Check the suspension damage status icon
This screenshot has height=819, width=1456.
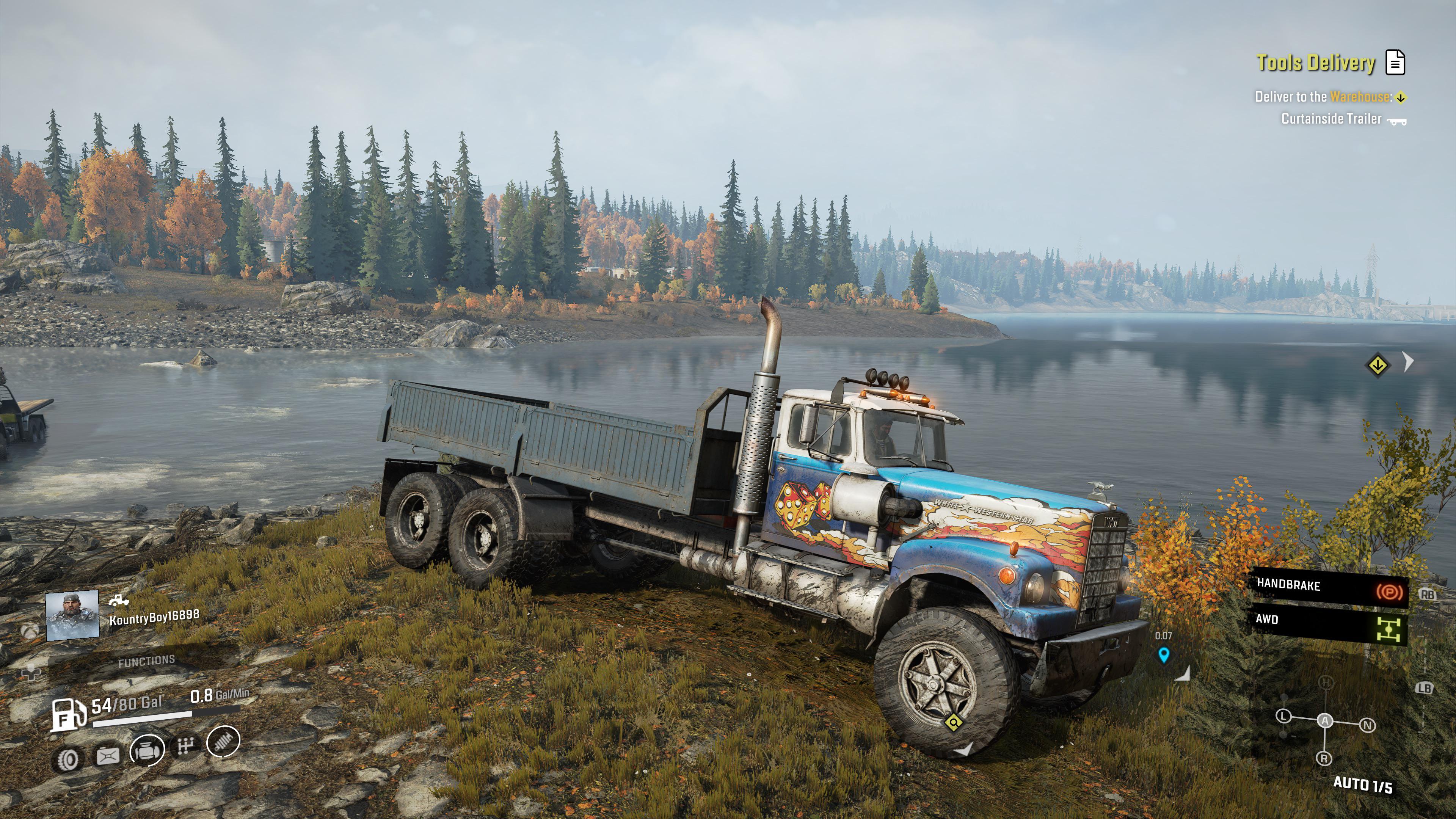223,741
